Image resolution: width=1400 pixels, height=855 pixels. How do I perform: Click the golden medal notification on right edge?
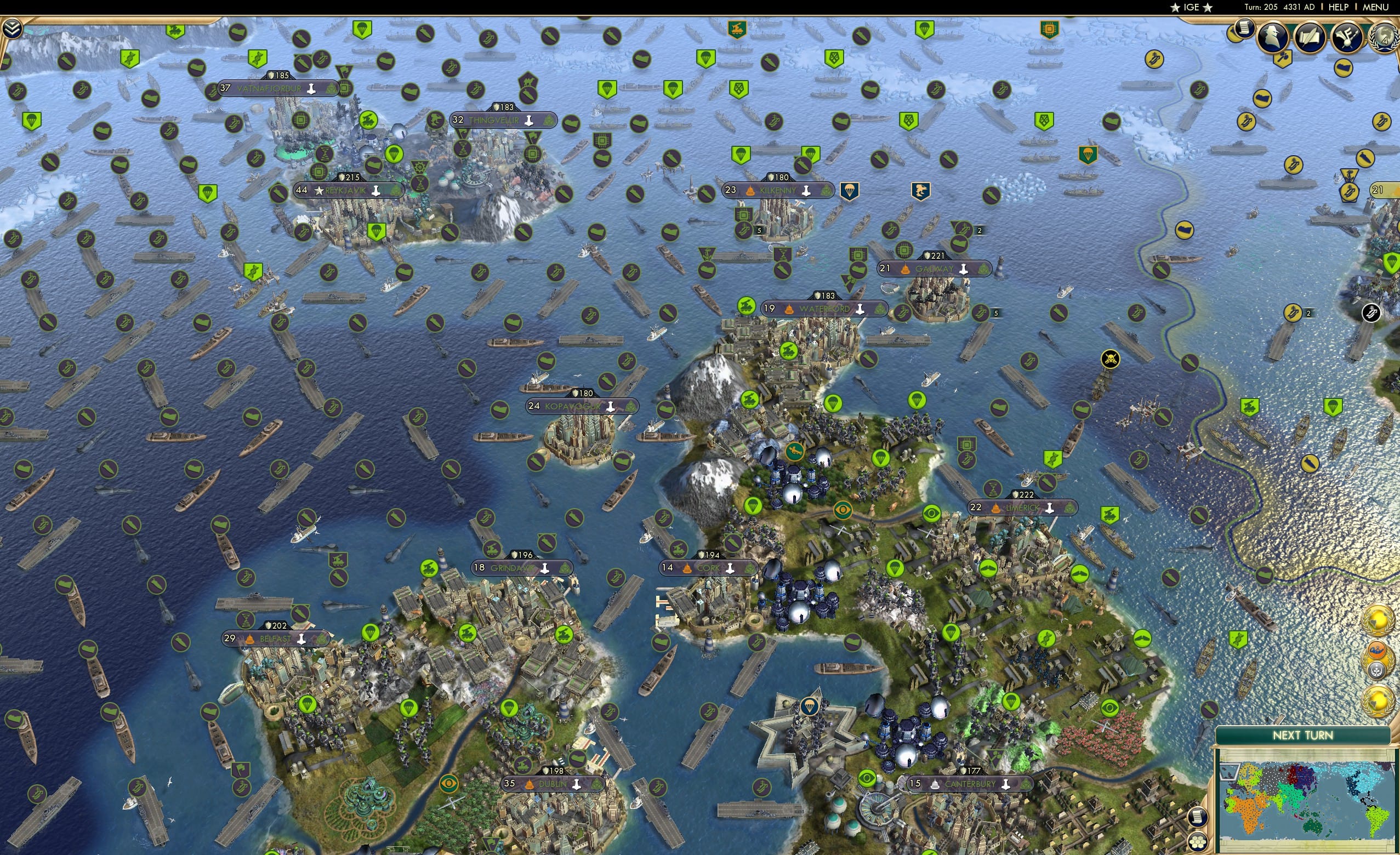pos(1379,620)
